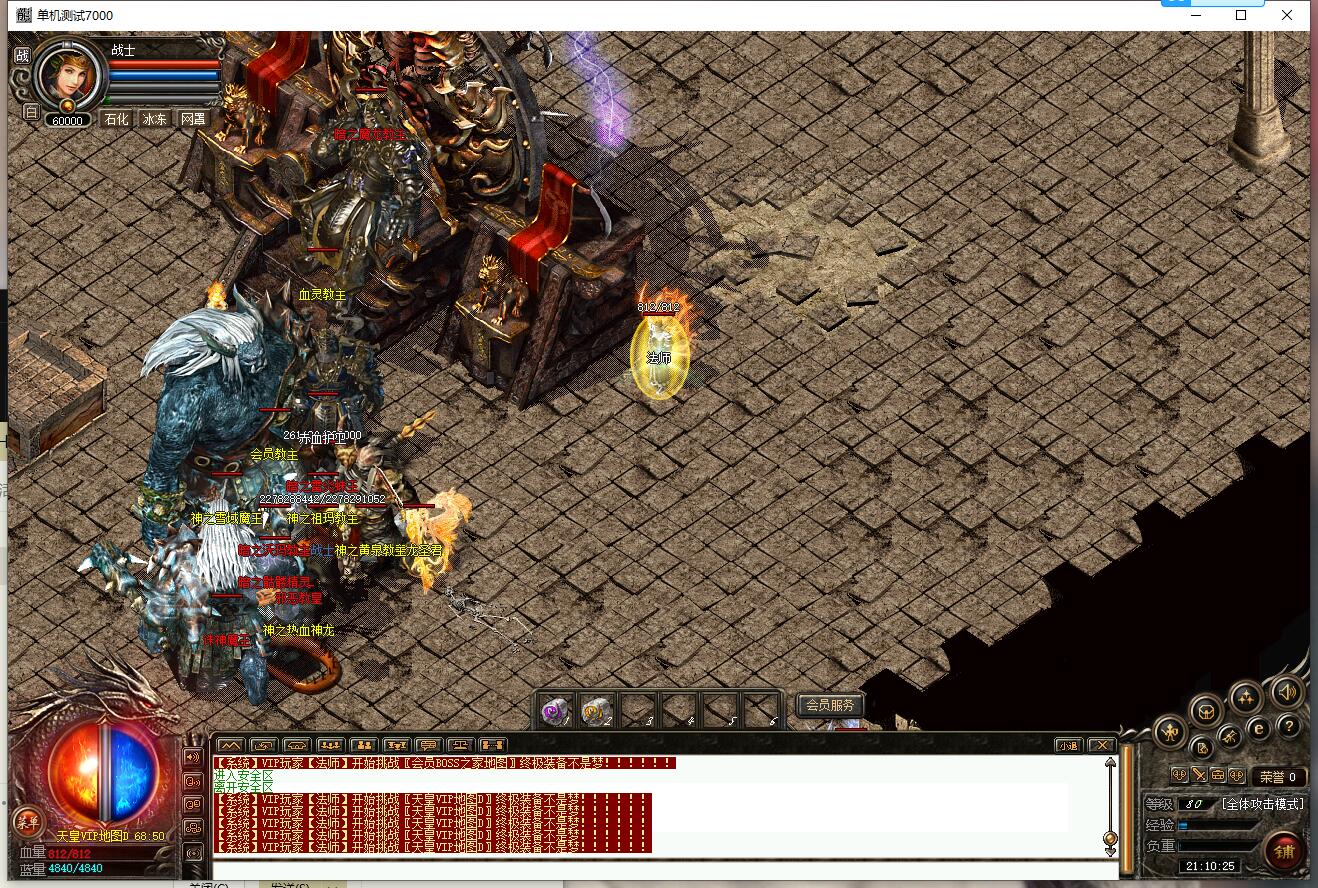Open the question mark help button
Viewport: 1318px width, 888px height.
pos(1290,727)
